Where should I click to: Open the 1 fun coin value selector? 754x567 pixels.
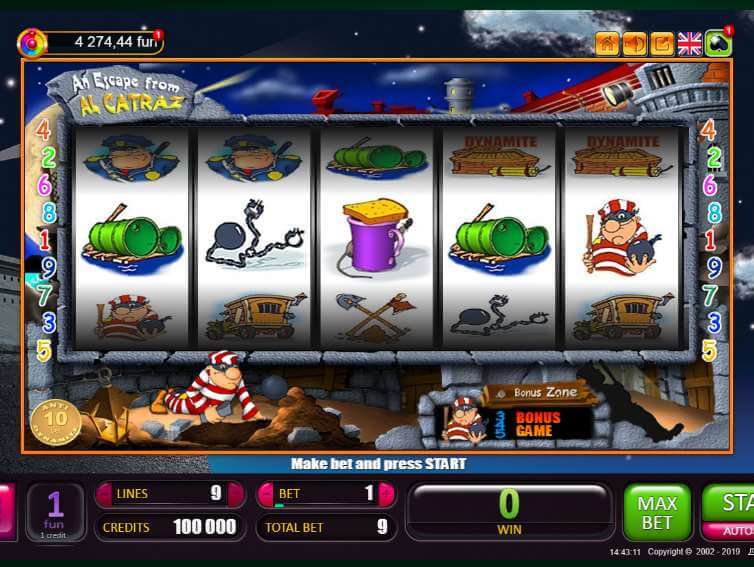tap(56, 512)
